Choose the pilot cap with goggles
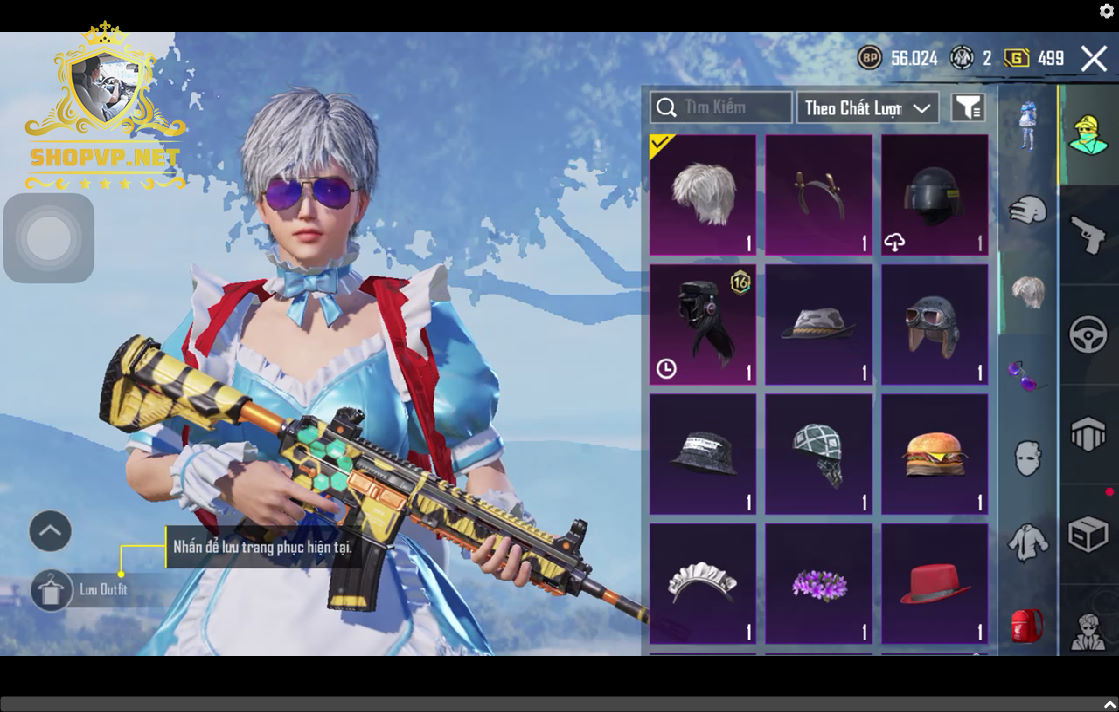The height and width of the screenshot is (712, 1119). (x=934, y=325)
